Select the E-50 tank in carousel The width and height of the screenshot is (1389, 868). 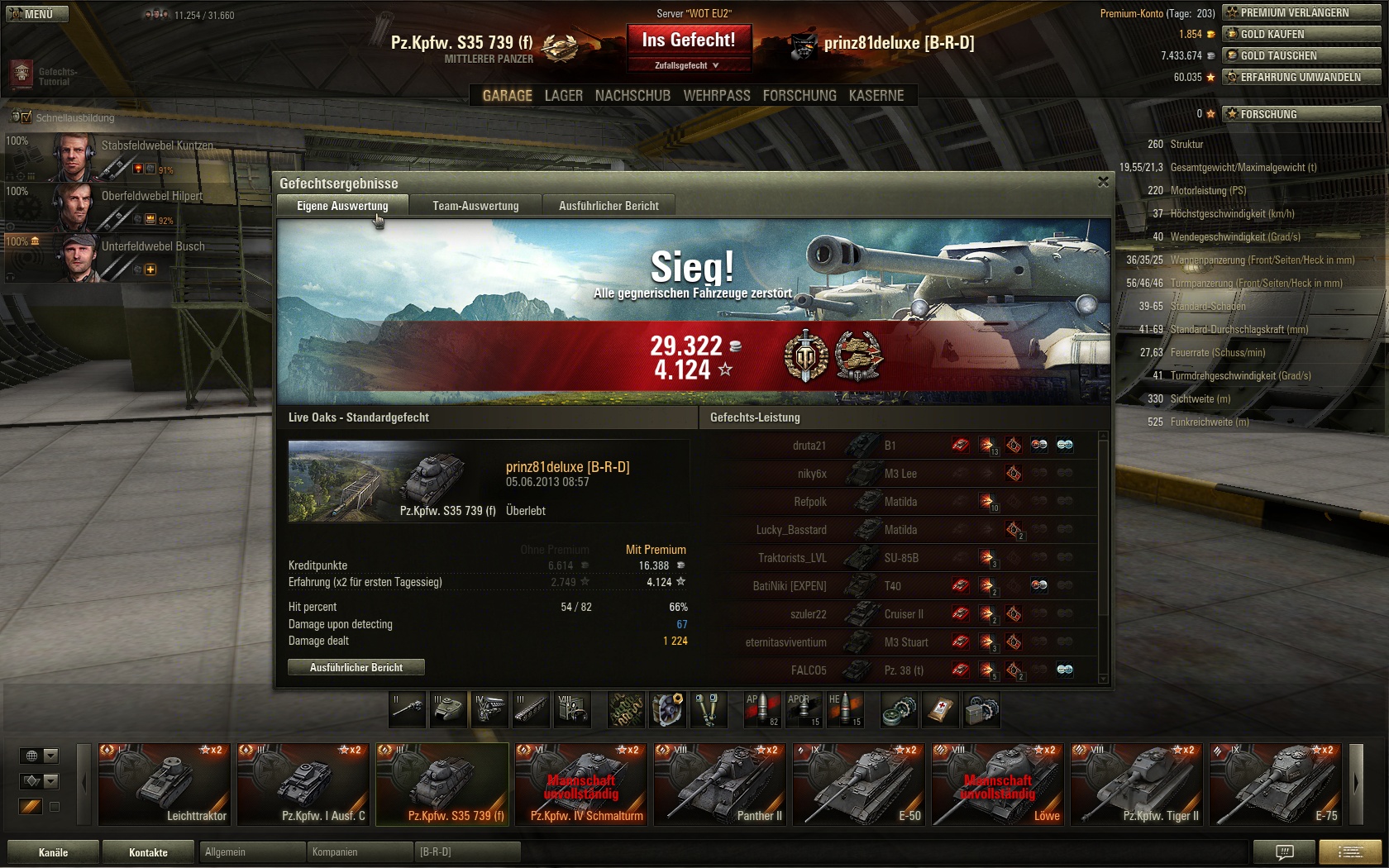858,784
